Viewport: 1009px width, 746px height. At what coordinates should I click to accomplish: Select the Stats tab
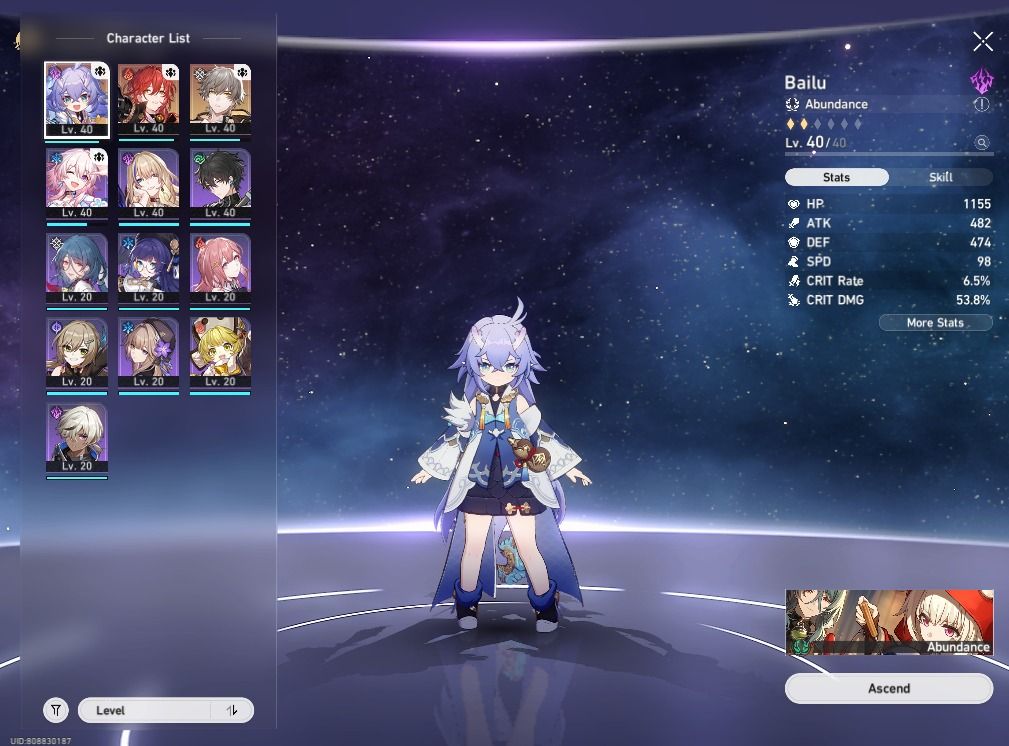836,177
